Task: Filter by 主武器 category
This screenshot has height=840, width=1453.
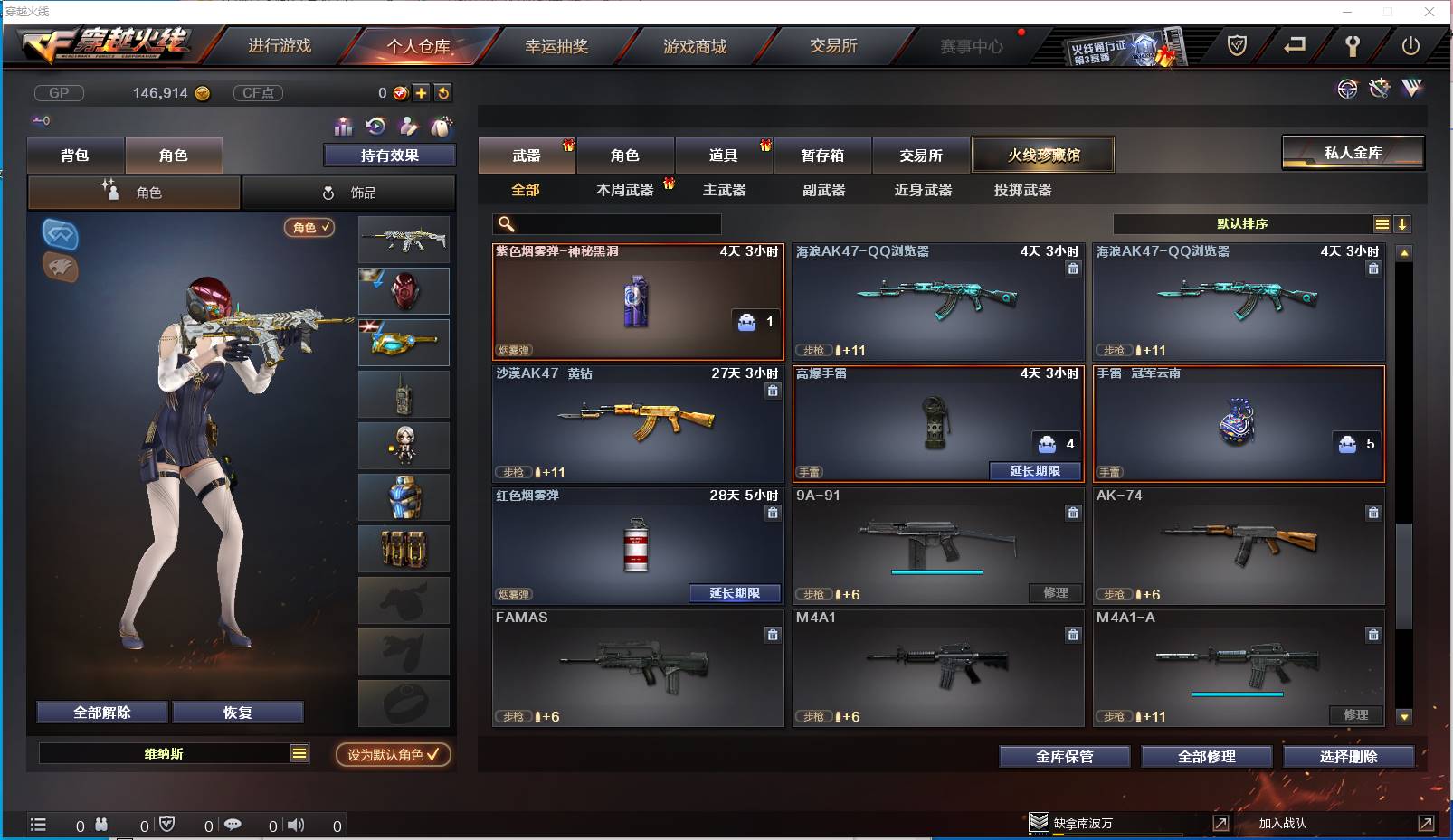Action: click(724, 190)
